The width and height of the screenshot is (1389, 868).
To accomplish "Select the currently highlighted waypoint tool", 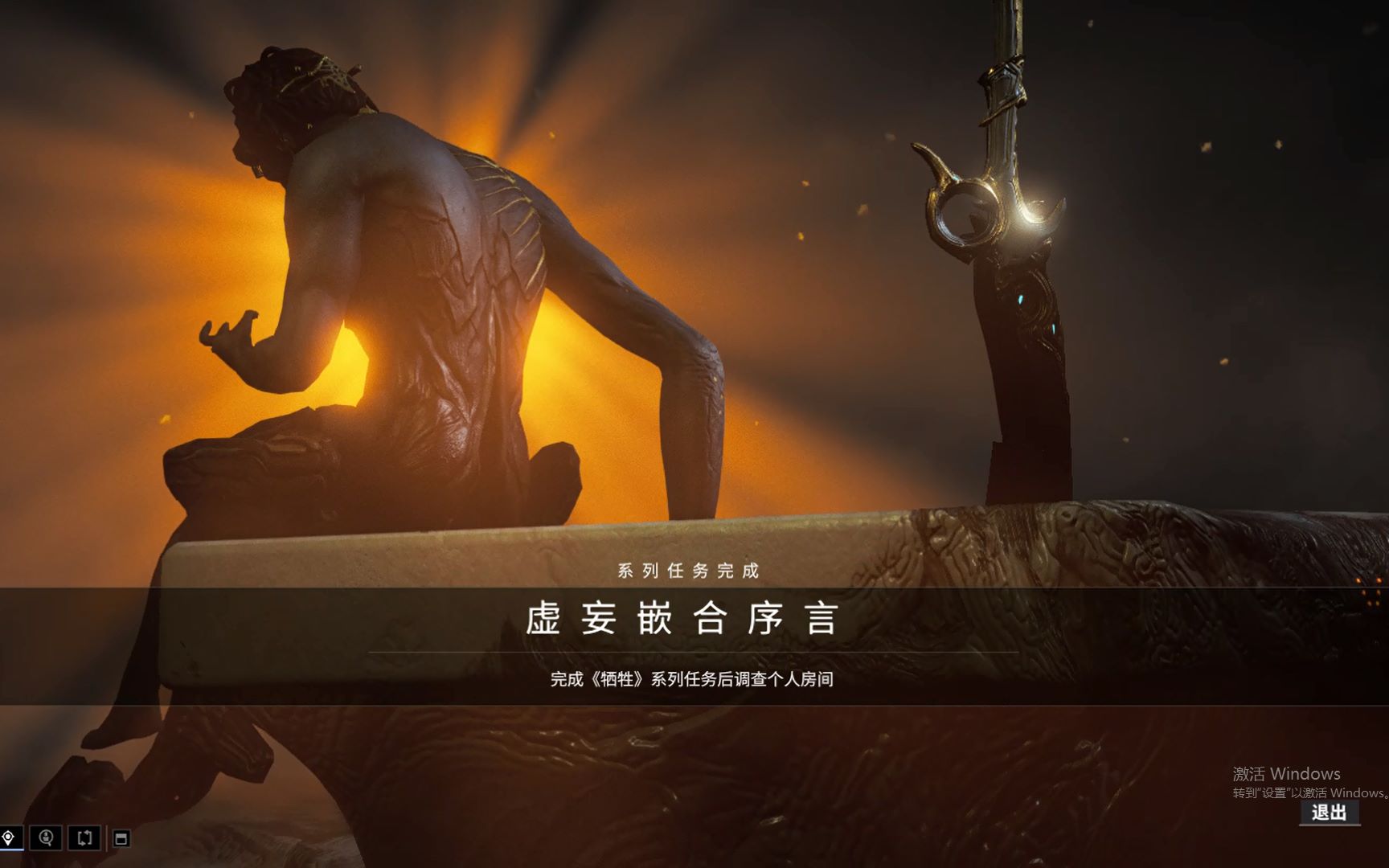I will pos(8,838).
